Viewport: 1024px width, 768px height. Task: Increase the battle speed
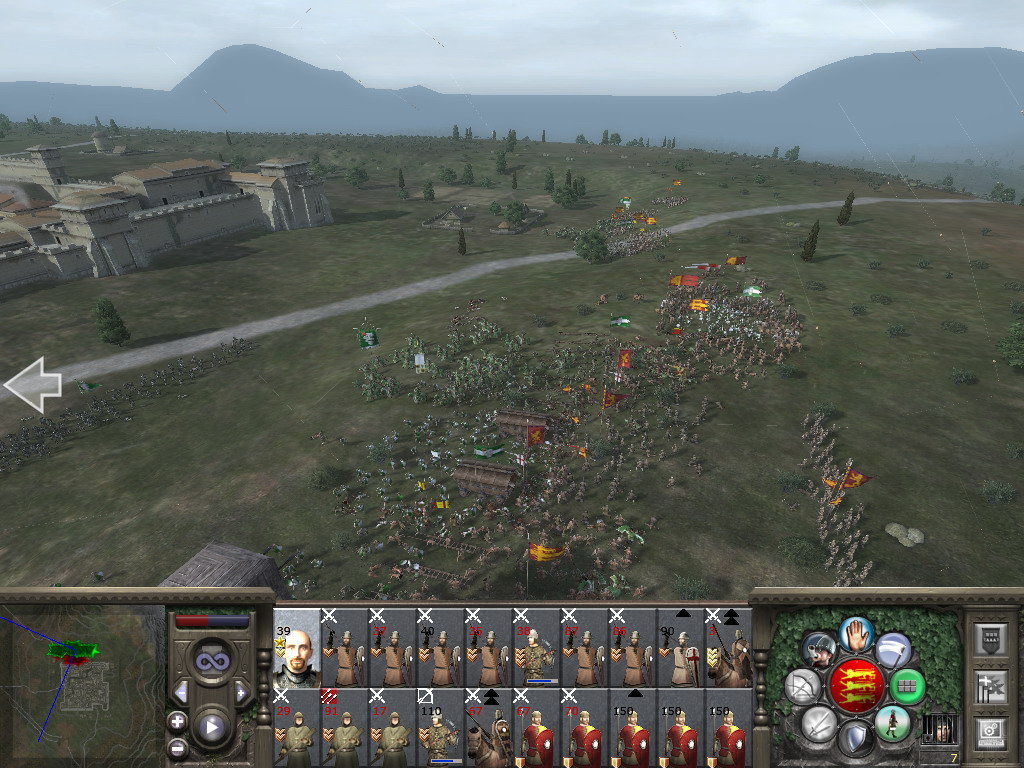click(x=241, y=691)
